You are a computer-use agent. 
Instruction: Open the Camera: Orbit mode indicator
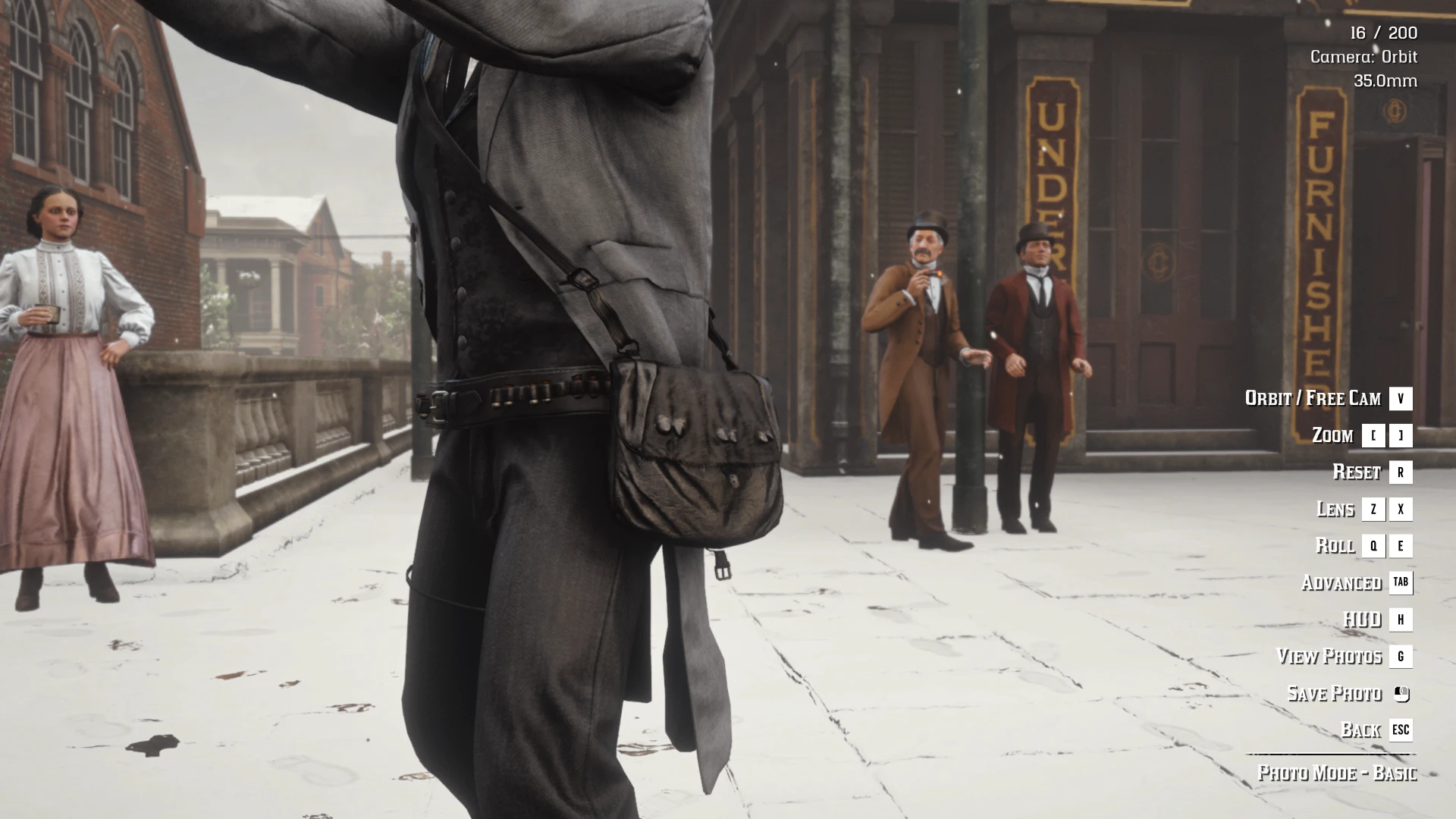pos(1363,57)
